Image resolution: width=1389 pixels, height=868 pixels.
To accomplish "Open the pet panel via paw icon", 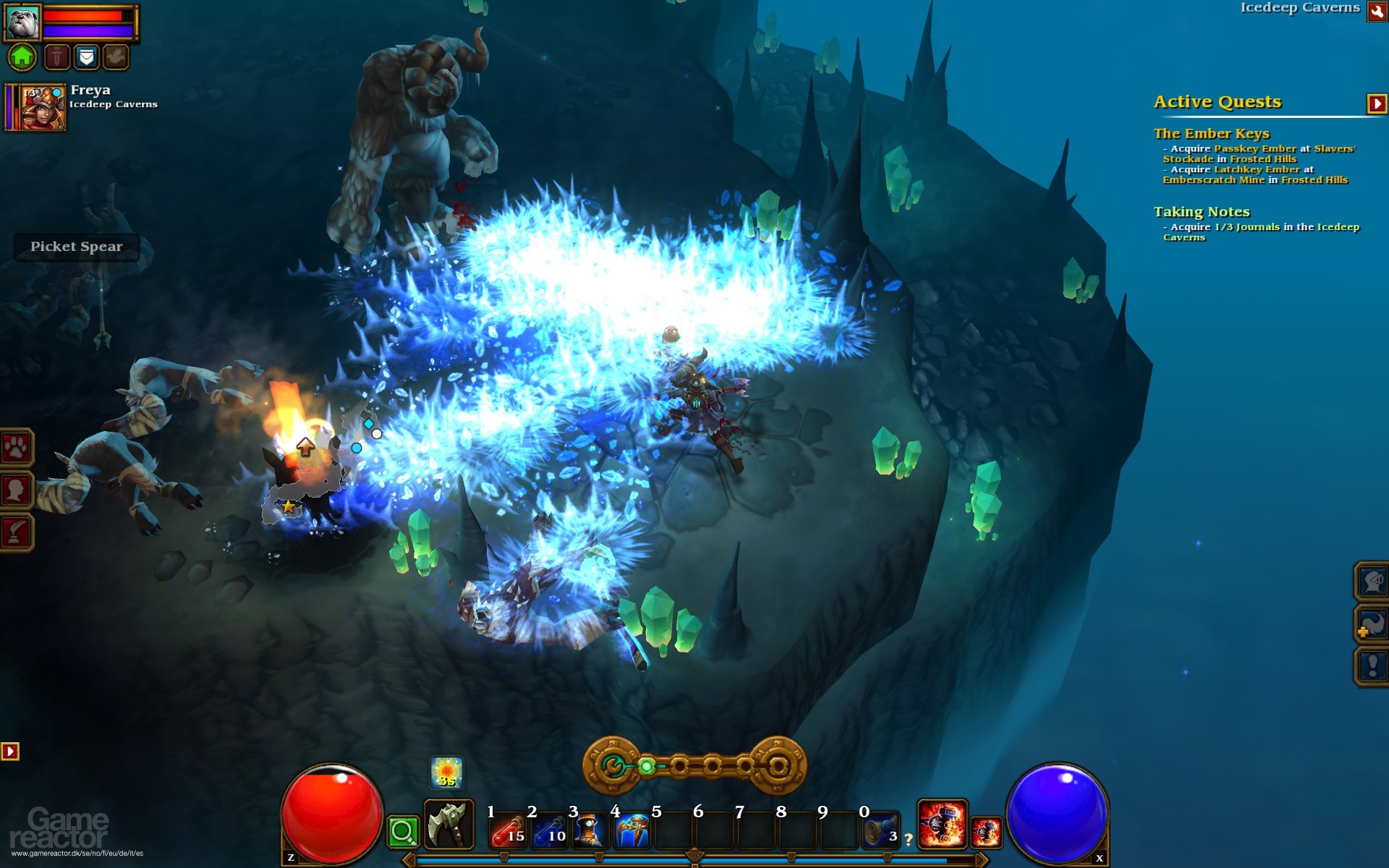I will 16,447.
